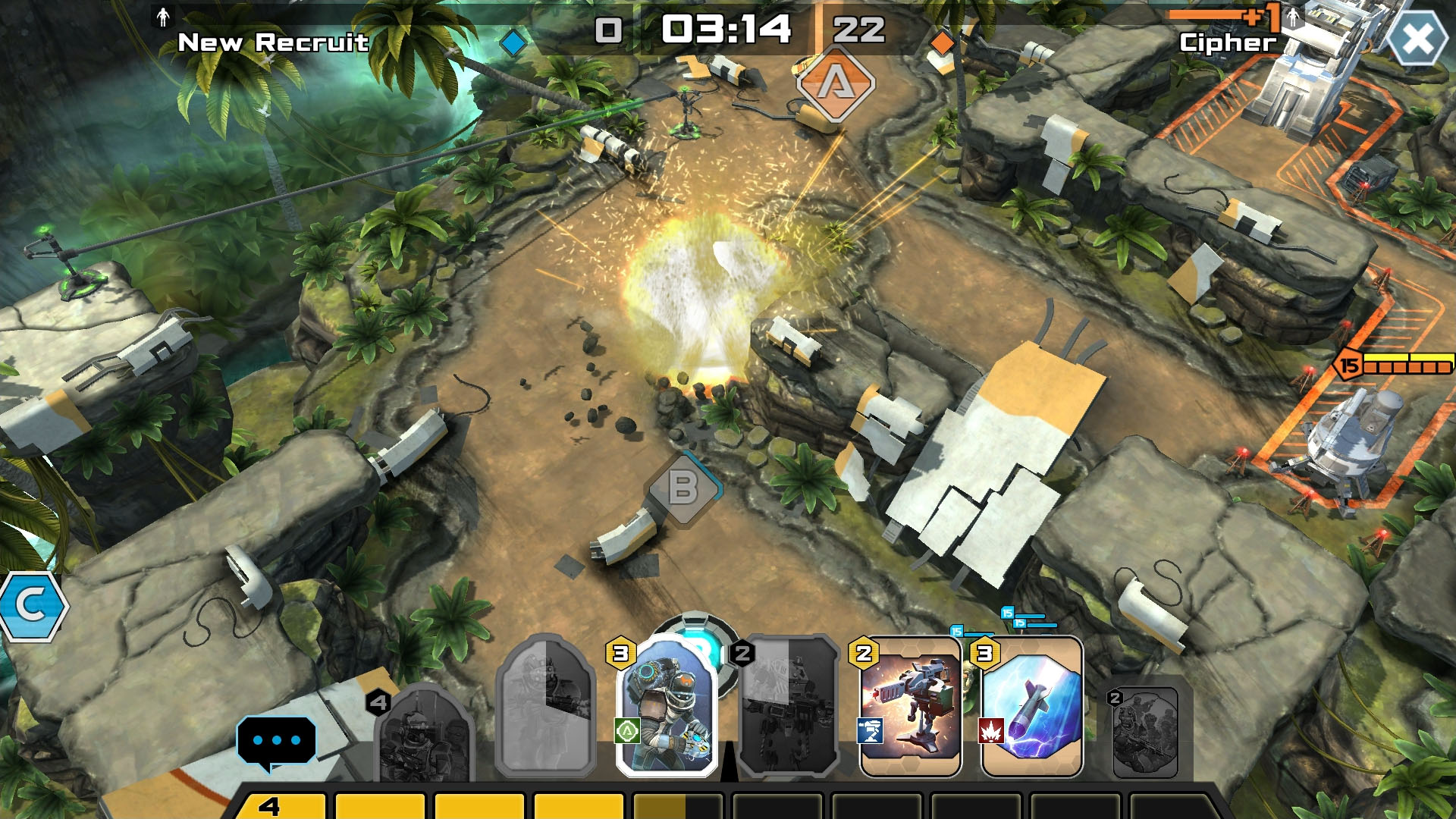1456x819 pixels.
Task: Select hardpoint C marker
Action: pyautogui.click(x=32, y=606)
